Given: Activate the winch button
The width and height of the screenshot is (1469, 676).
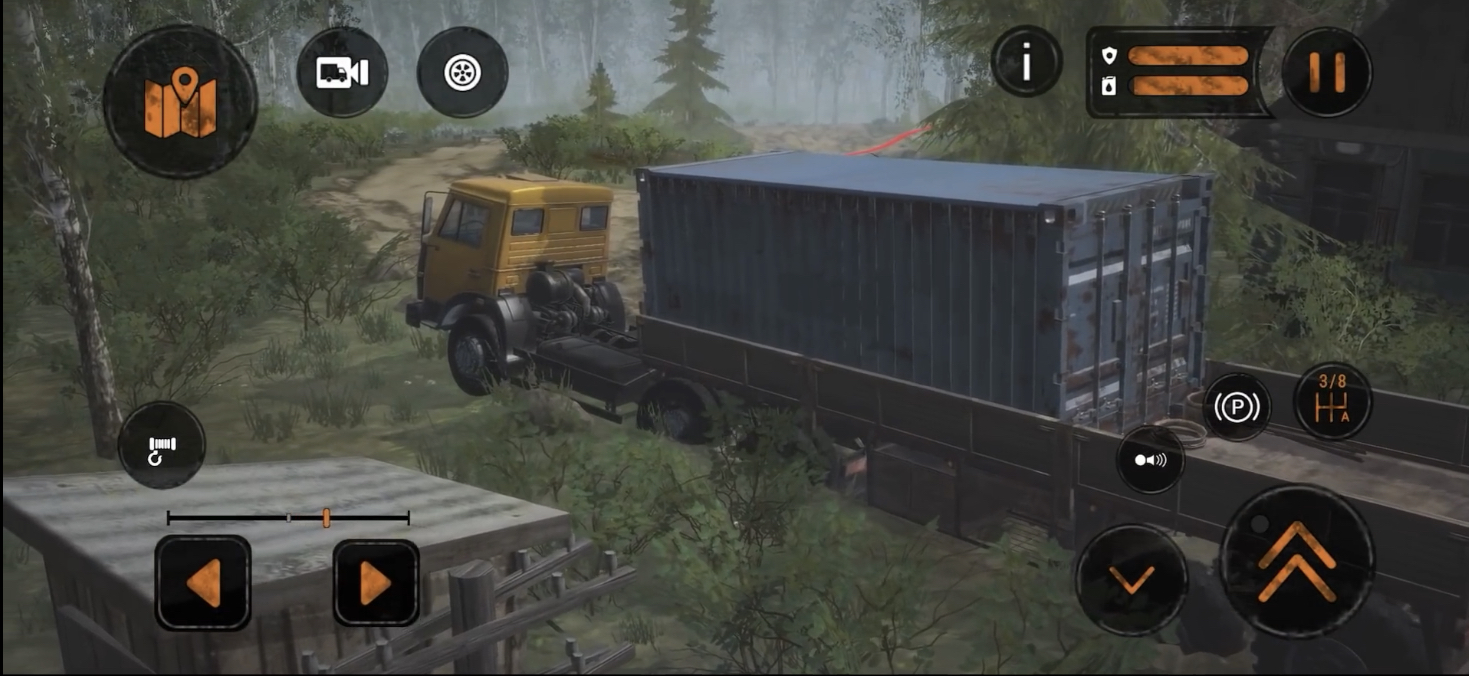Looking at the screenshot, I should pos(162,445).
